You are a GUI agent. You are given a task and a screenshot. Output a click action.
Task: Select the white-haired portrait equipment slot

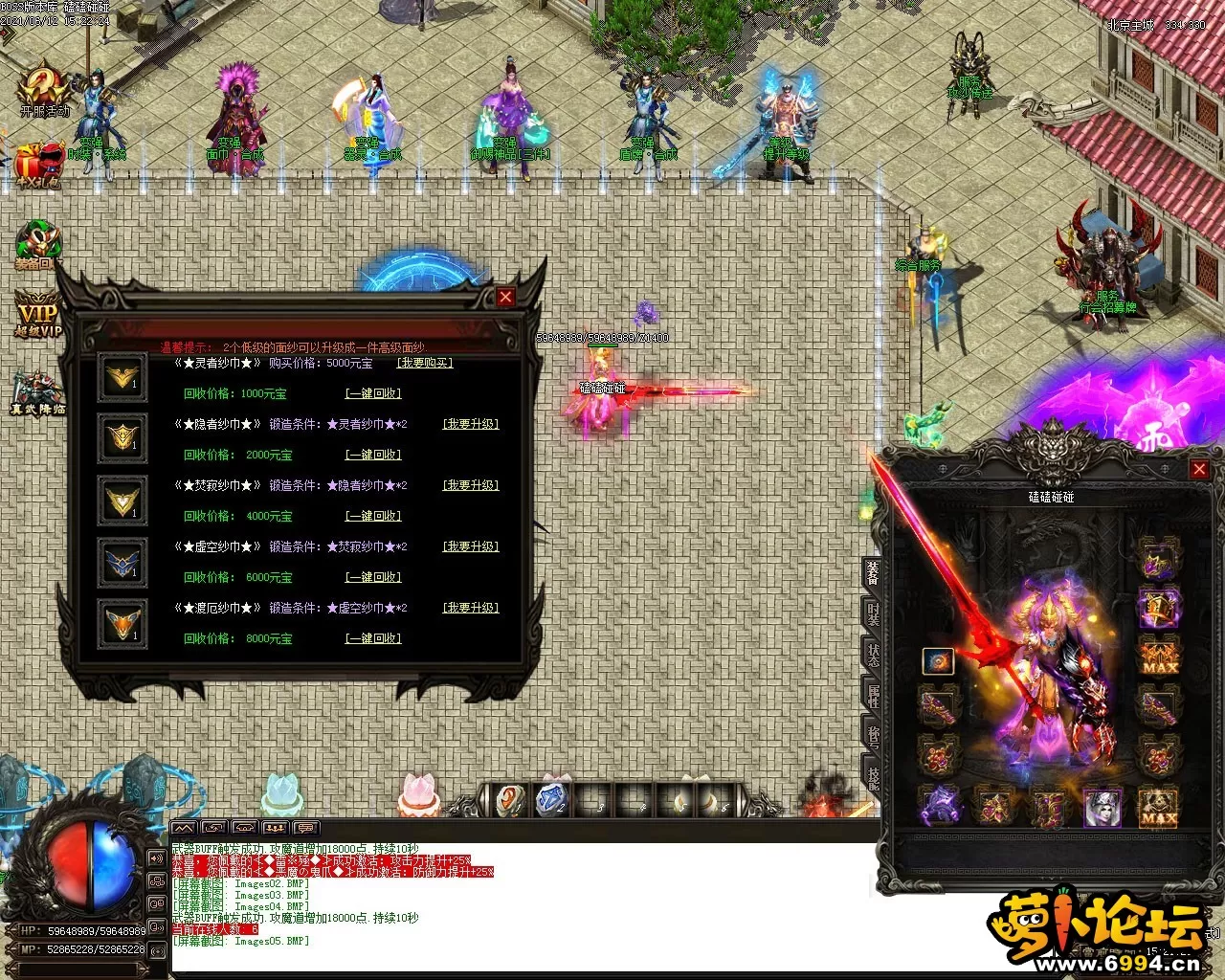coord(1102,807)
